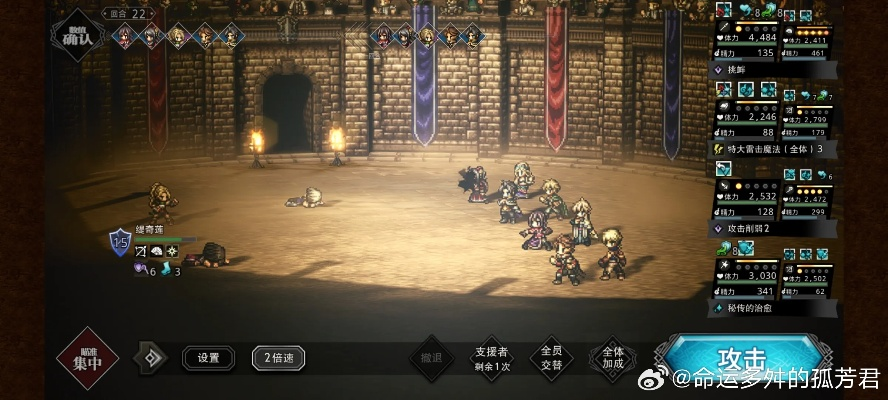Select the enemy shield 15 indicator
Viewport: 888px width, 400px height.
(x=120, y=240)
